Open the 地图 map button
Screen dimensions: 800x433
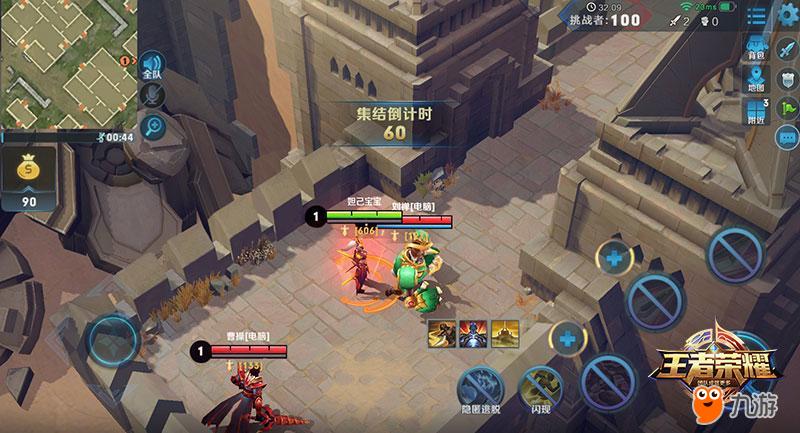click(x=757, y=83)
